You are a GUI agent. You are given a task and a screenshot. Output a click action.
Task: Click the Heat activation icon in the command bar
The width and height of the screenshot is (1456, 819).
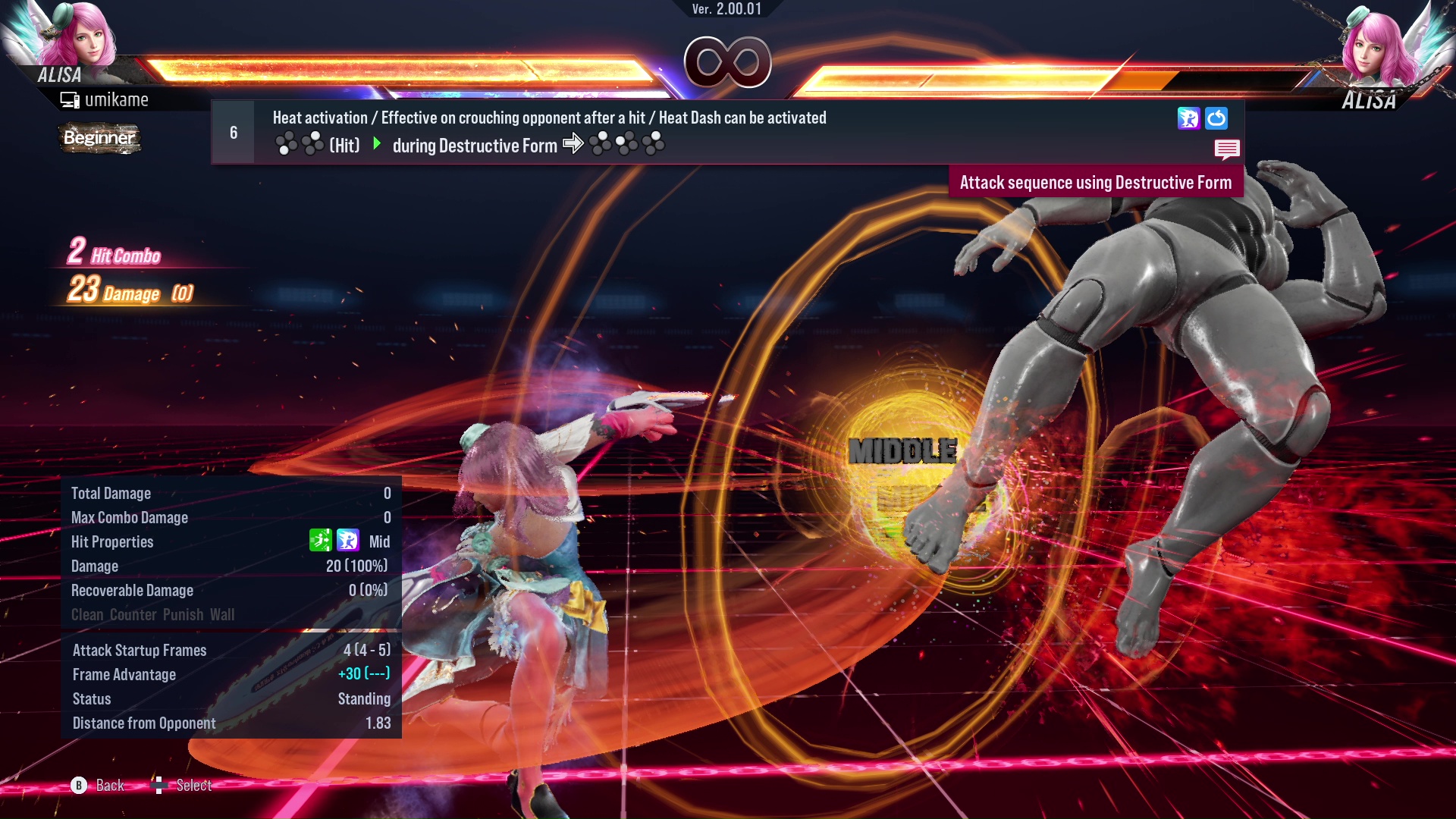1189,118
